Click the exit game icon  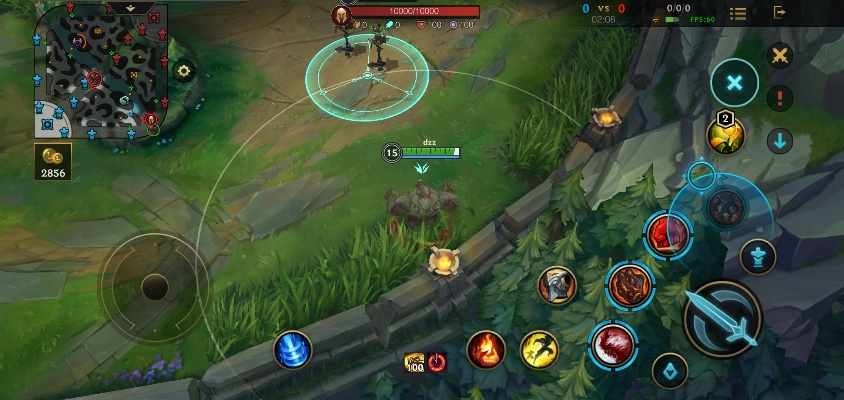coord(780,13)
